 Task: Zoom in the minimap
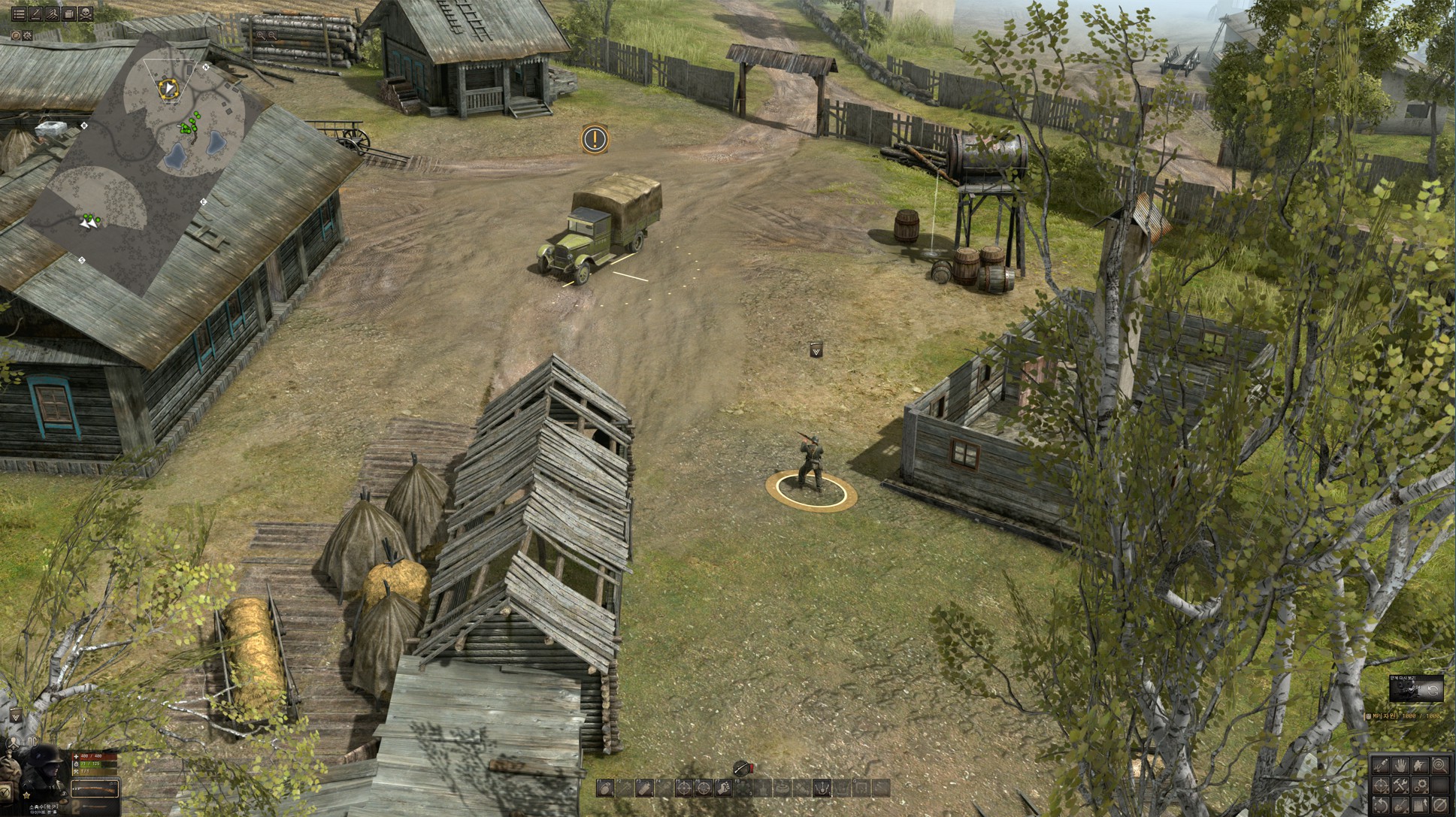[x=261, y=35]
